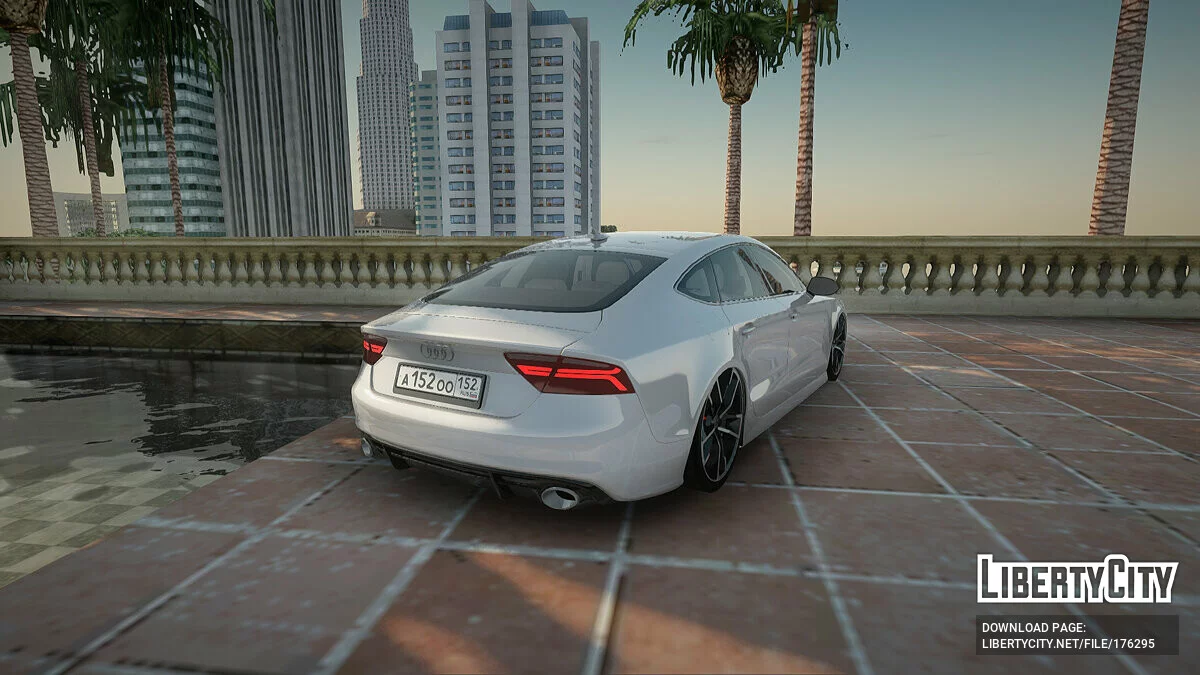Open the libertycity.net/file/176295 download page link

pos(1068,644)
